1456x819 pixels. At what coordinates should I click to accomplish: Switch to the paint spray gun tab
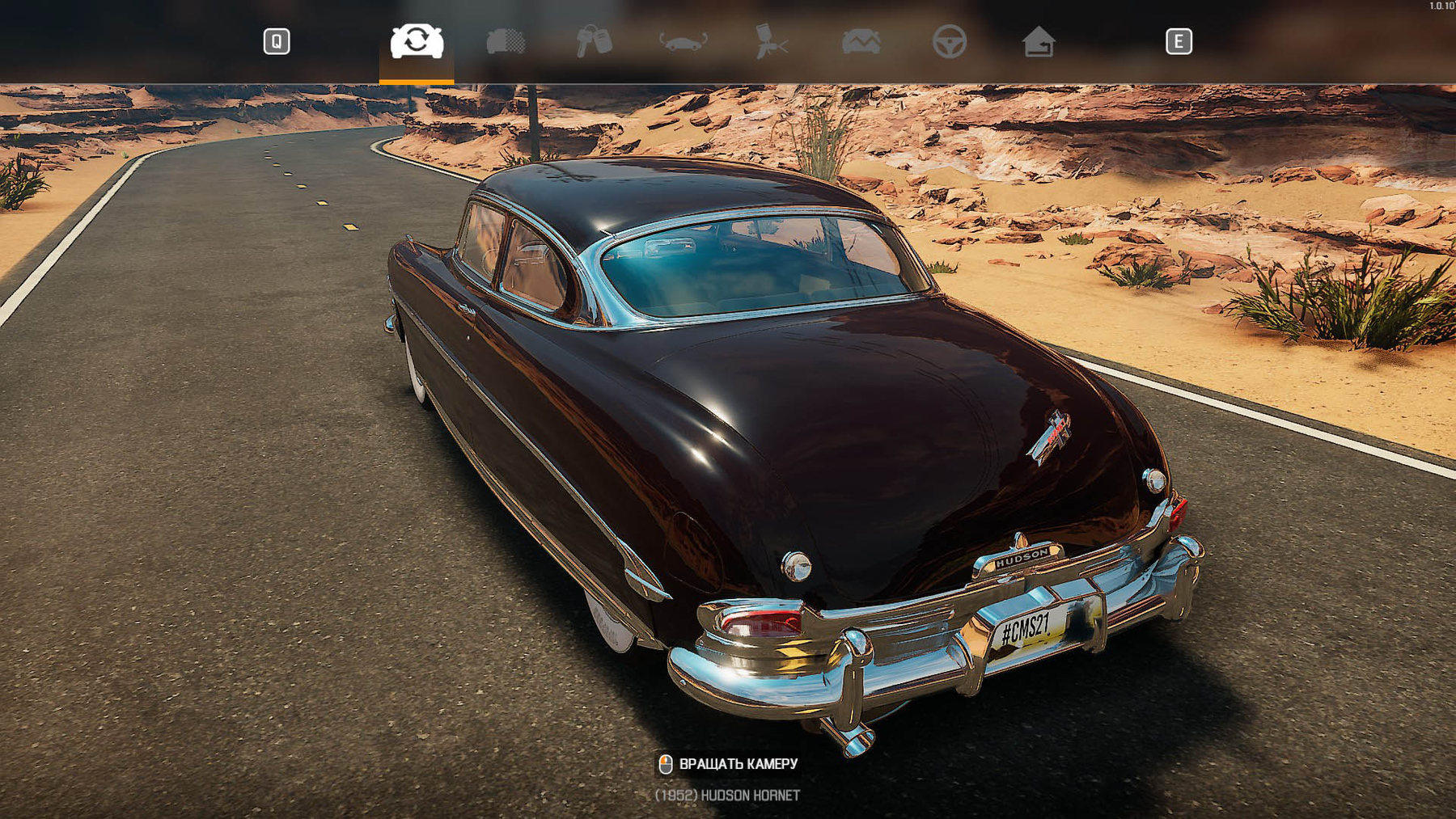(771, 41)
